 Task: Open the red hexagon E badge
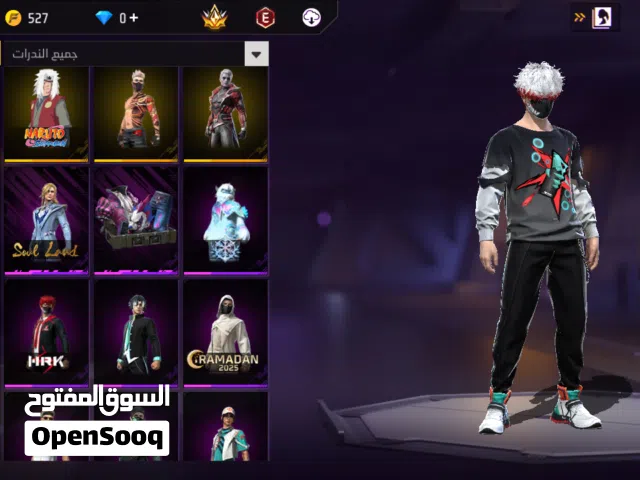click(x=265, y=17)
